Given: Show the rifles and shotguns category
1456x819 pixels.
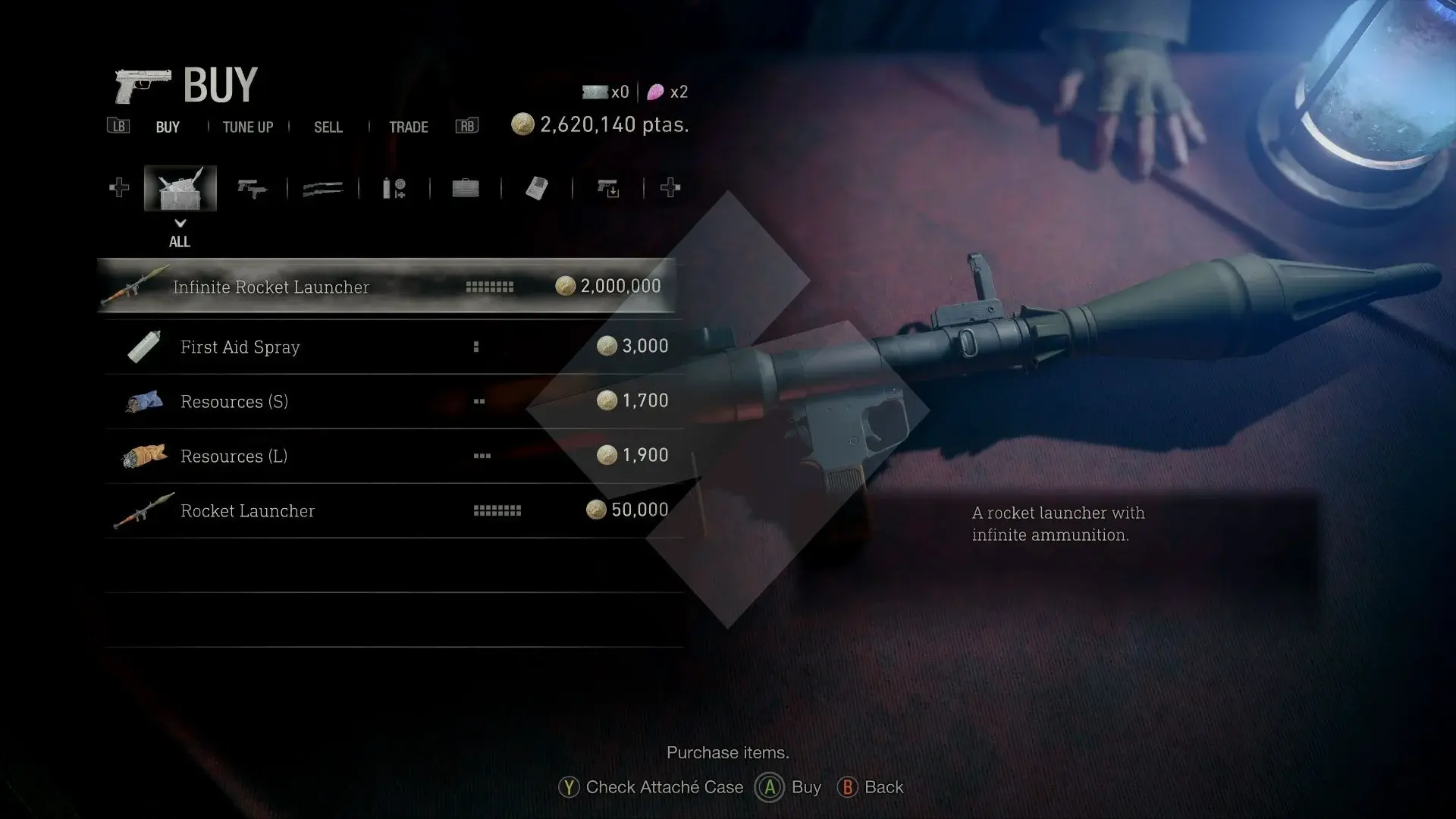Looking at the screenshot, I should (x=322, y=188).
